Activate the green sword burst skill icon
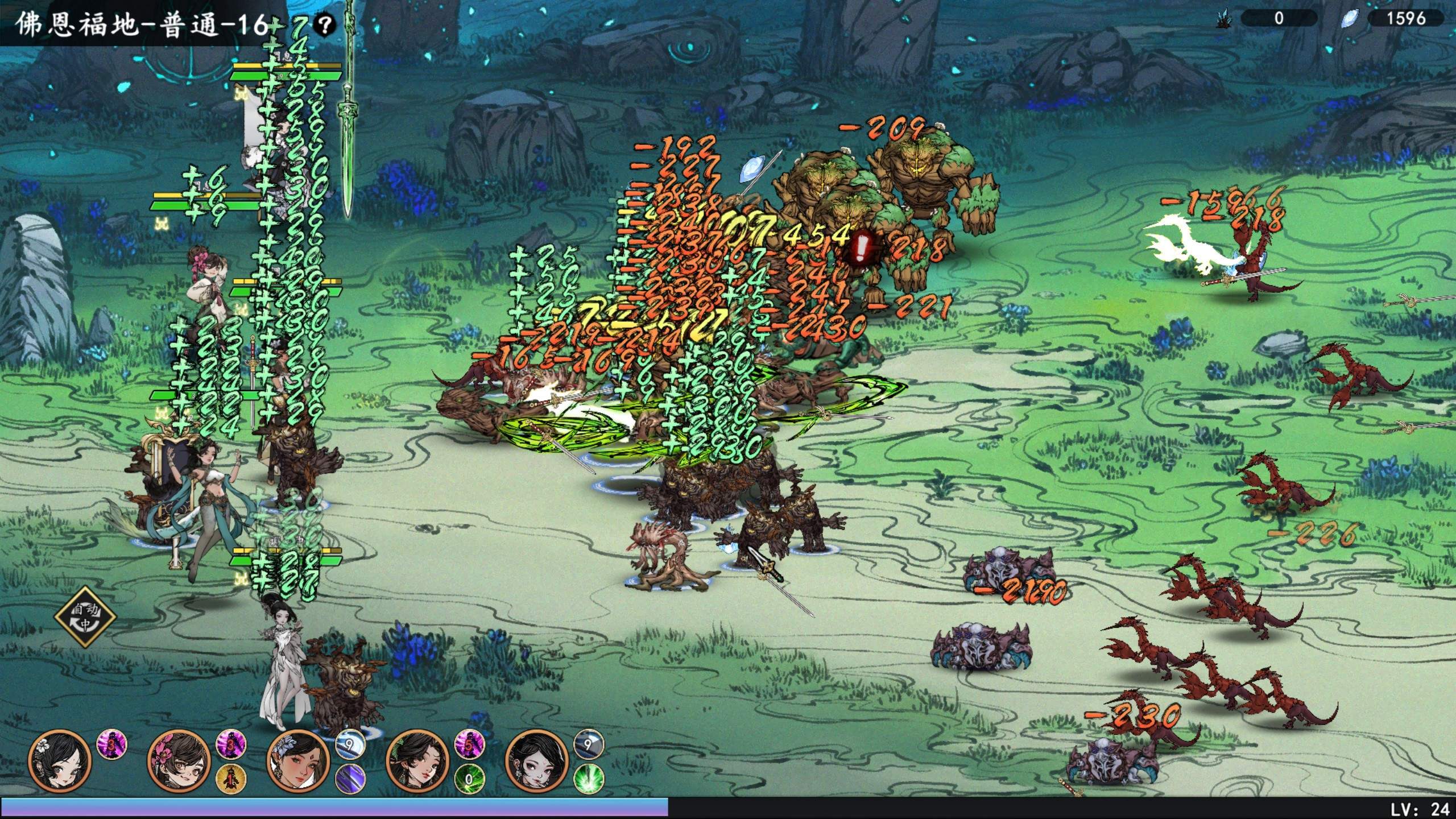Viewport: 1456px width, 819px height. (588, 778)
